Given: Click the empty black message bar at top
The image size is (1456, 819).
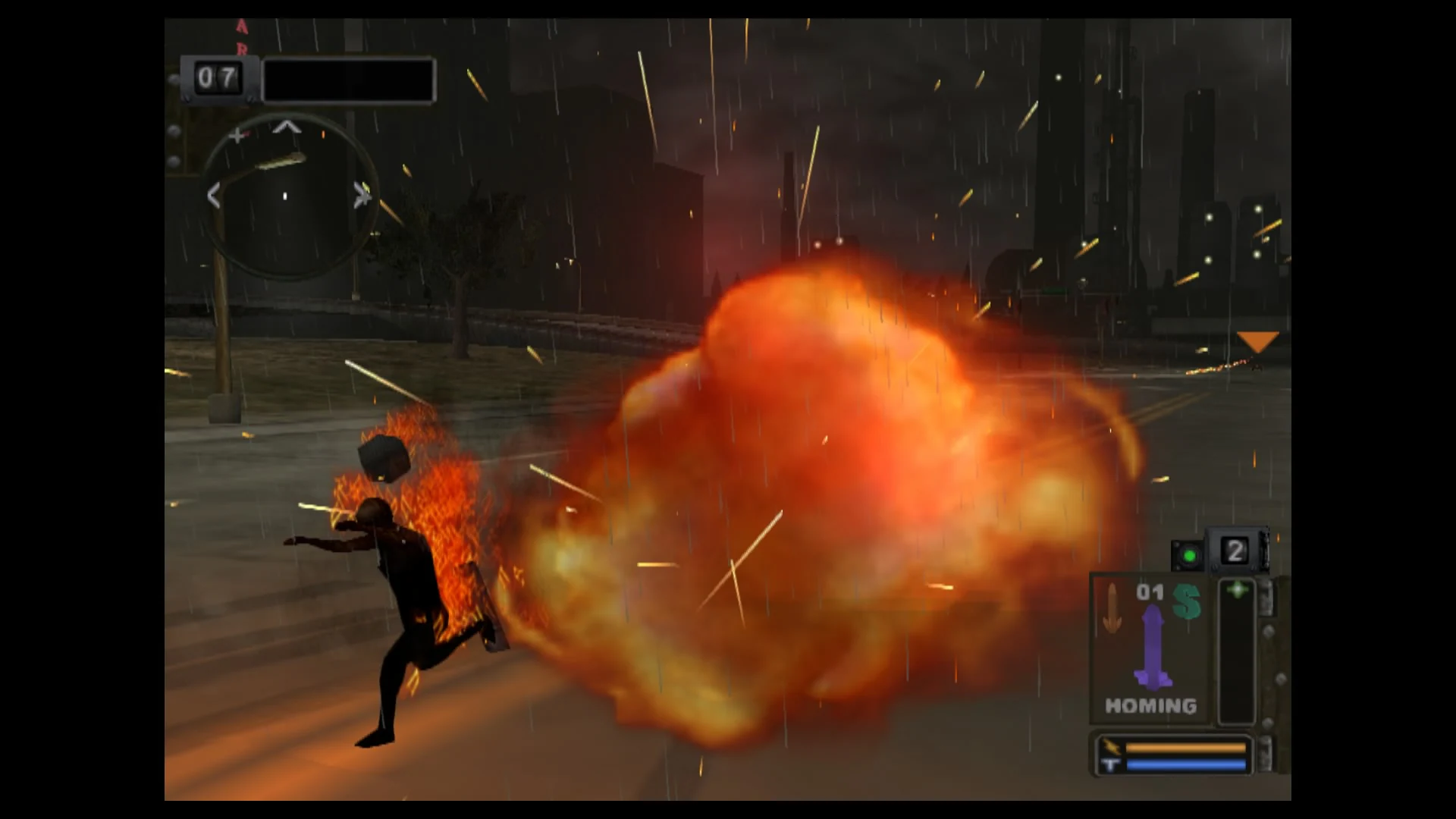Looking at the screenshot, I should [x=349, y=80].
